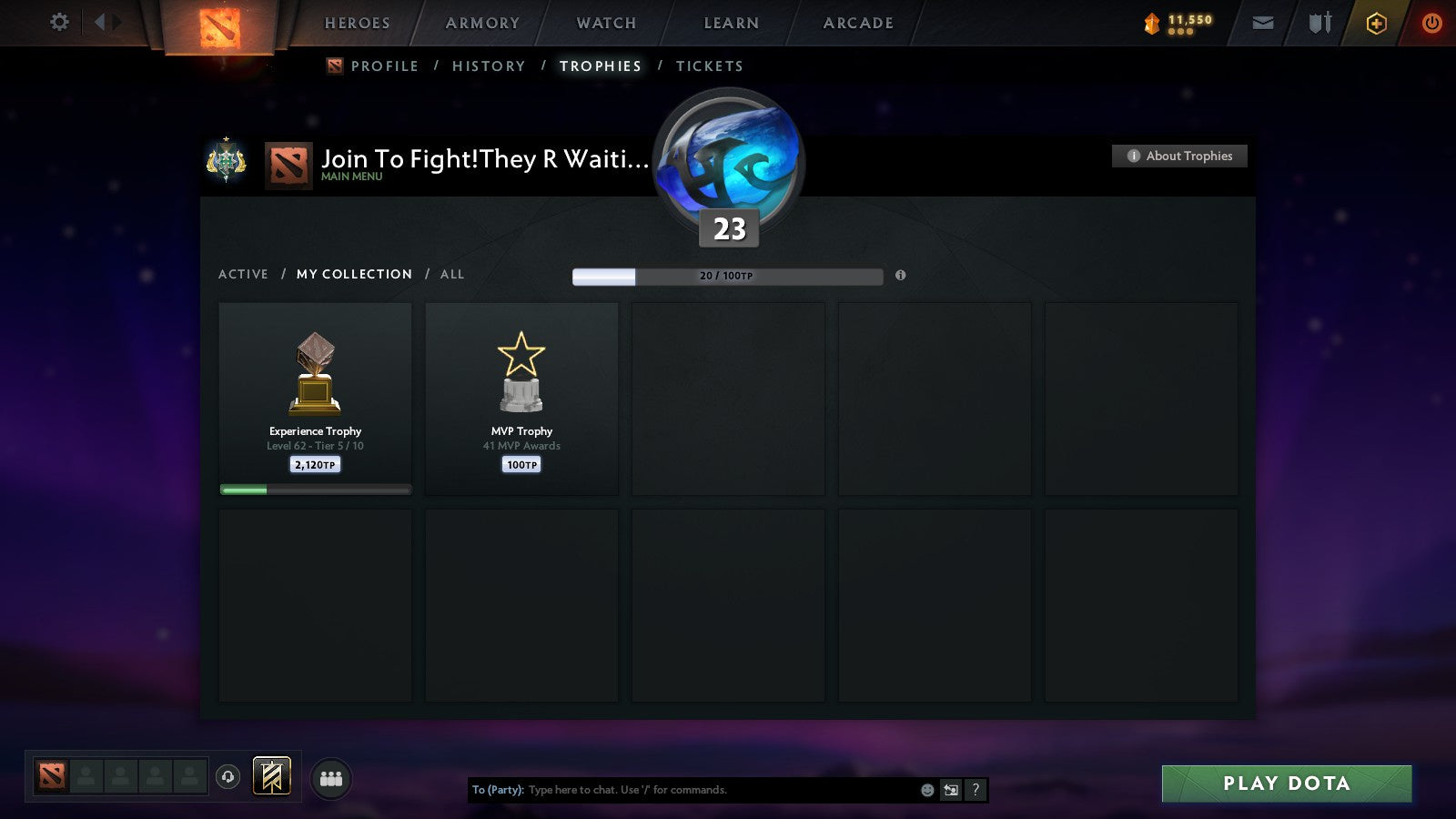
Task: Open the Experience Trophy card
Action: (x=315, y=398)
